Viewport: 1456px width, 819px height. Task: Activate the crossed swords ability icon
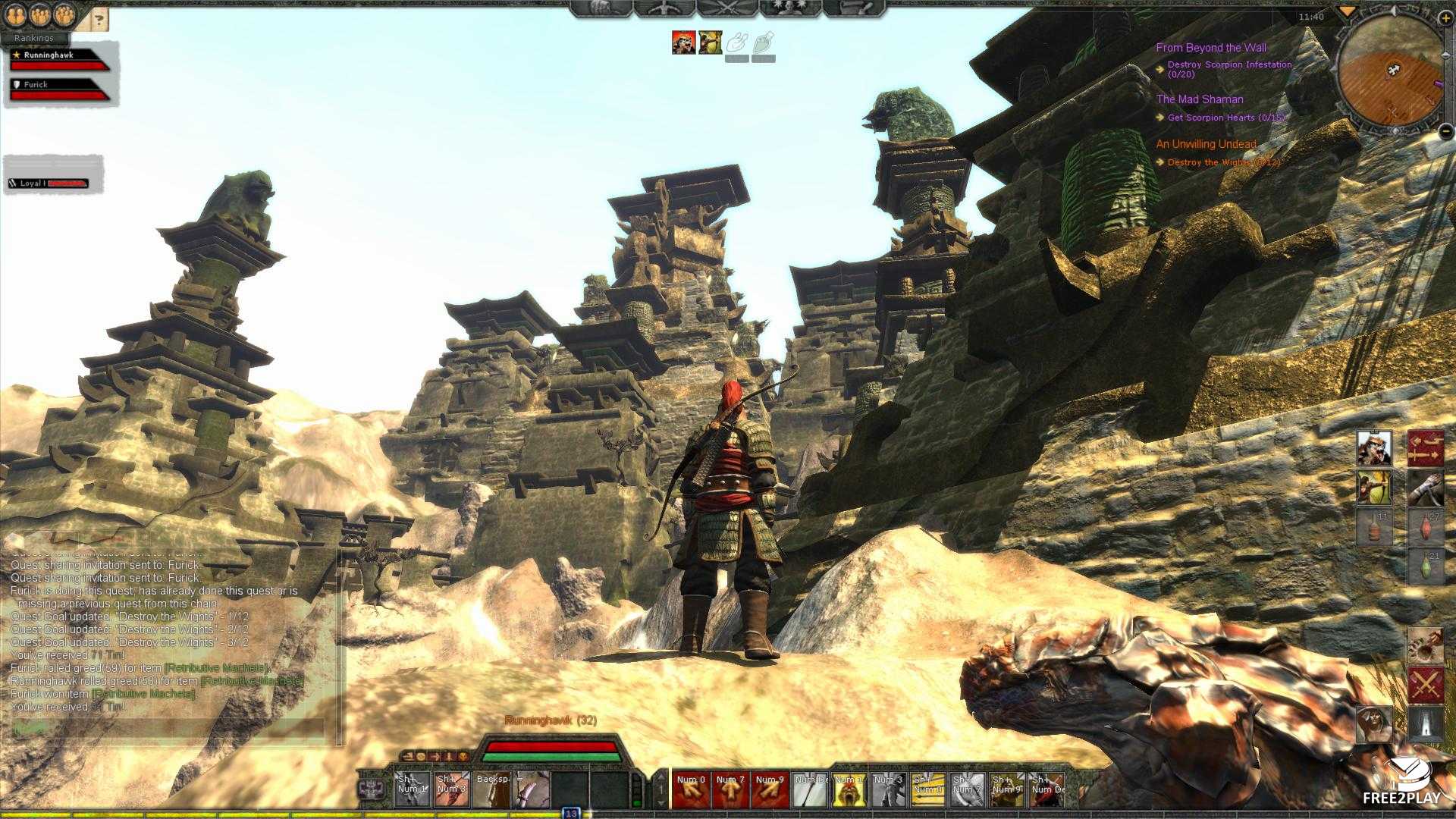coord(1425,686)
